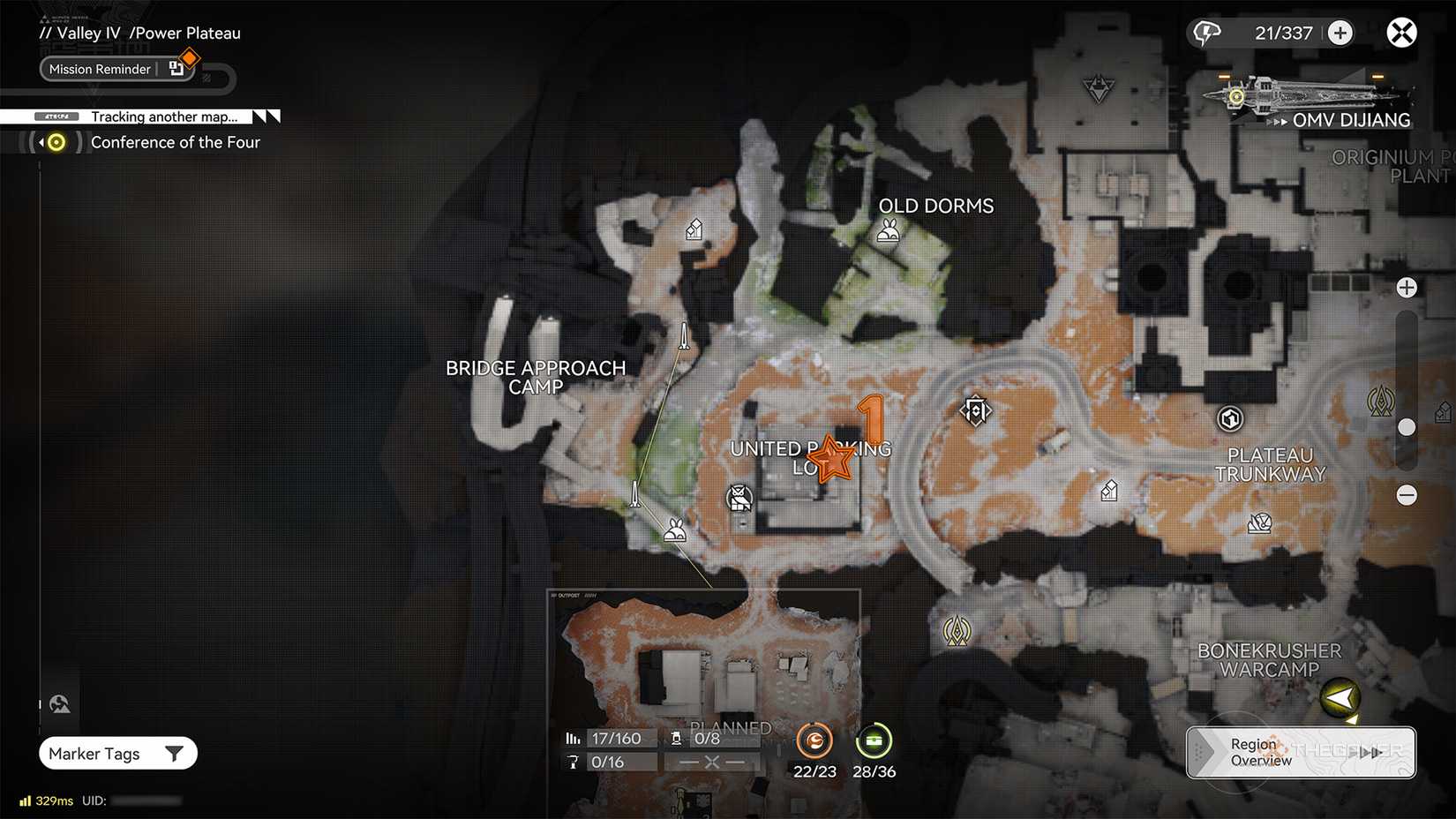Image resolution: width=1456 pixels, height=819 pixels.
Task: Click the rabbit-ears marker near Old Dorms
Action: pyautogui.click(x=888, y=231)
